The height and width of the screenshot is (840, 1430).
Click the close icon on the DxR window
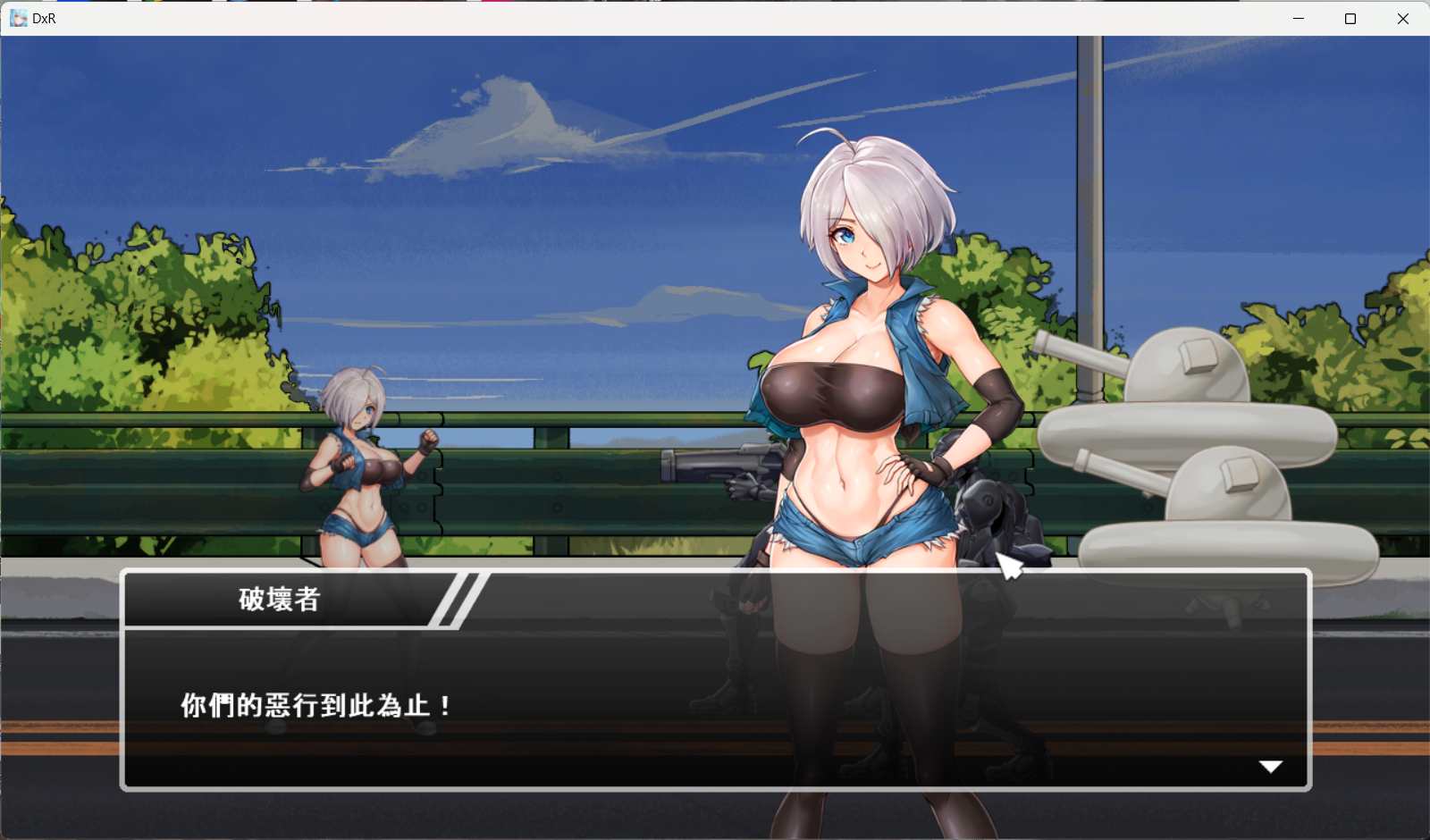(x=1403, y=18)
